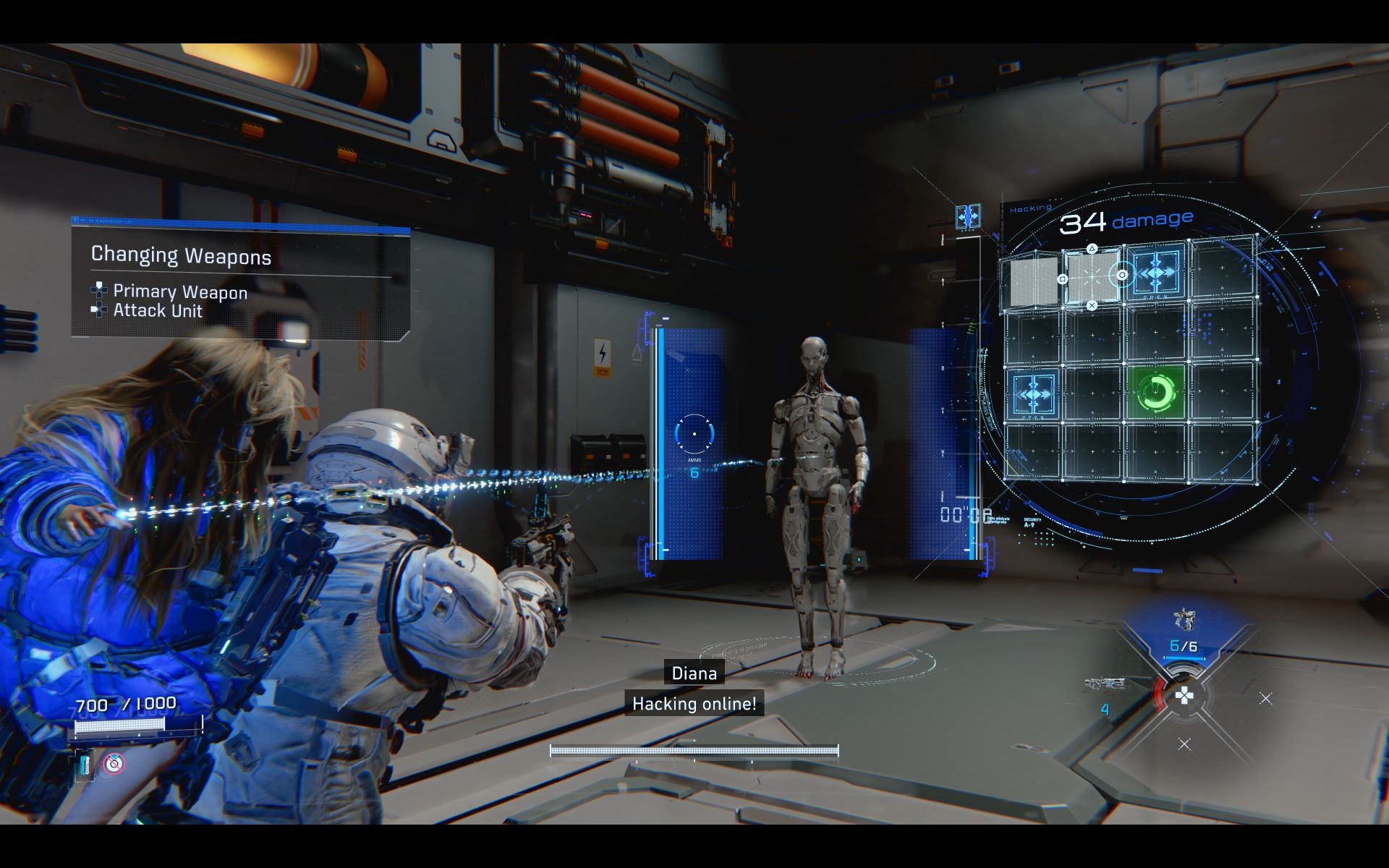Click the blue canister item icon
Image resolution: width=1389 pixels, height=868 pixels.
[84, 765]
